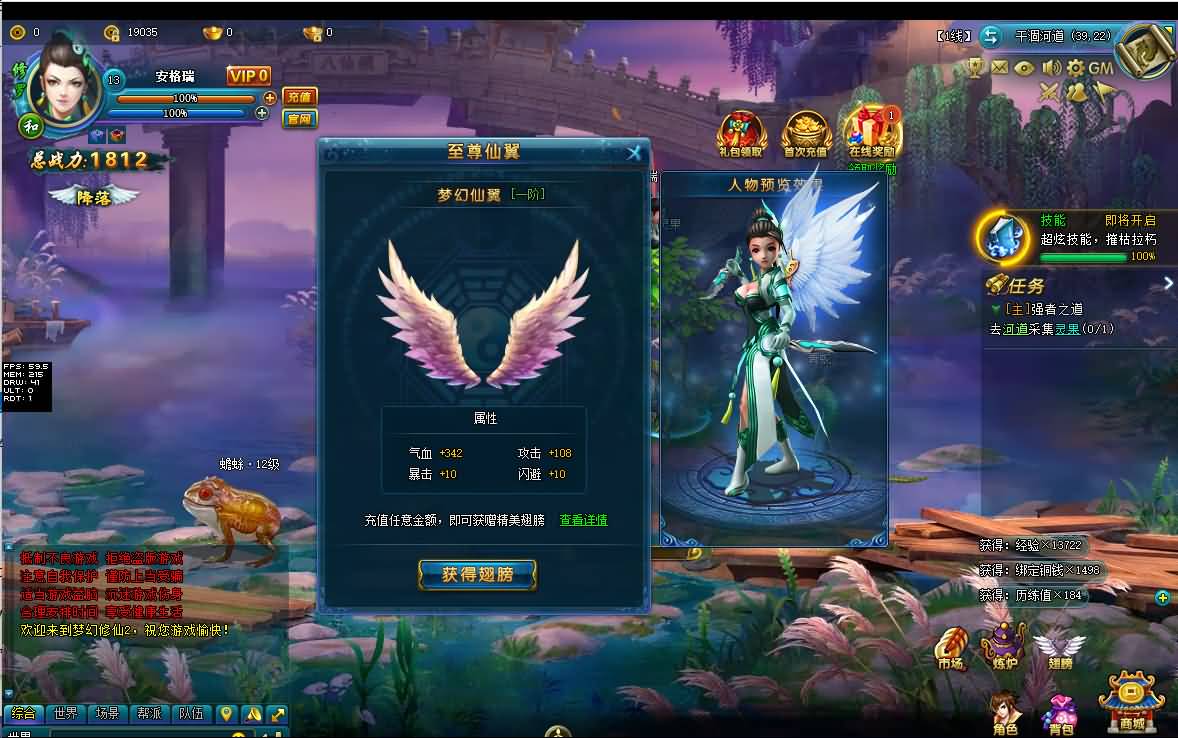Open the 礼包领取 gift pack icon
Image resolution: width=1178 pixels, height=738 pixels.
tap(740, 134)
